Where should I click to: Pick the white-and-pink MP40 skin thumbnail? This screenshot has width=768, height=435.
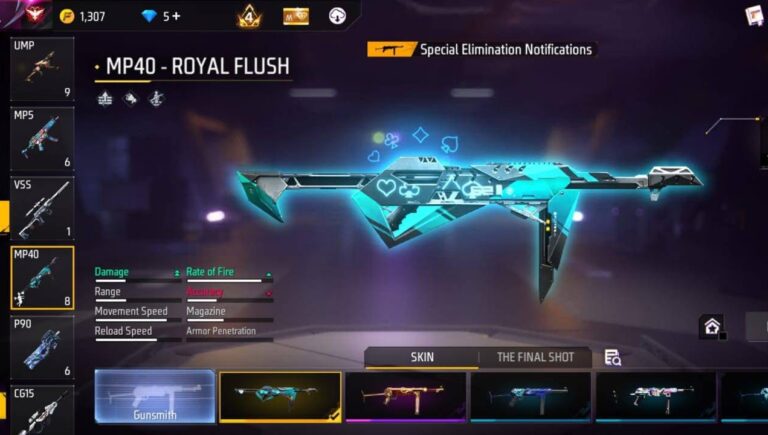[655, 396]
